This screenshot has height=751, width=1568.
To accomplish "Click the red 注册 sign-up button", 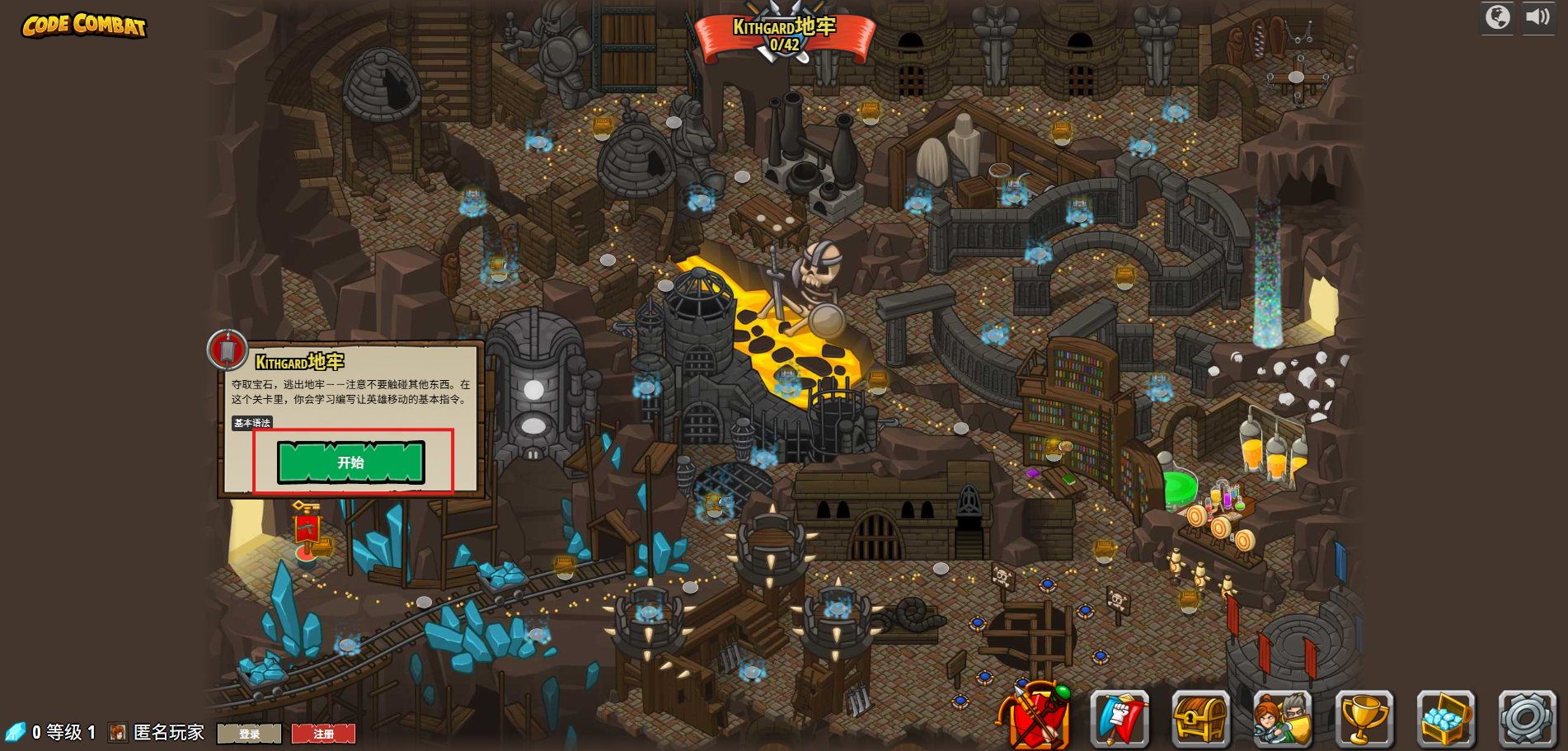I will tap(323, 734).
